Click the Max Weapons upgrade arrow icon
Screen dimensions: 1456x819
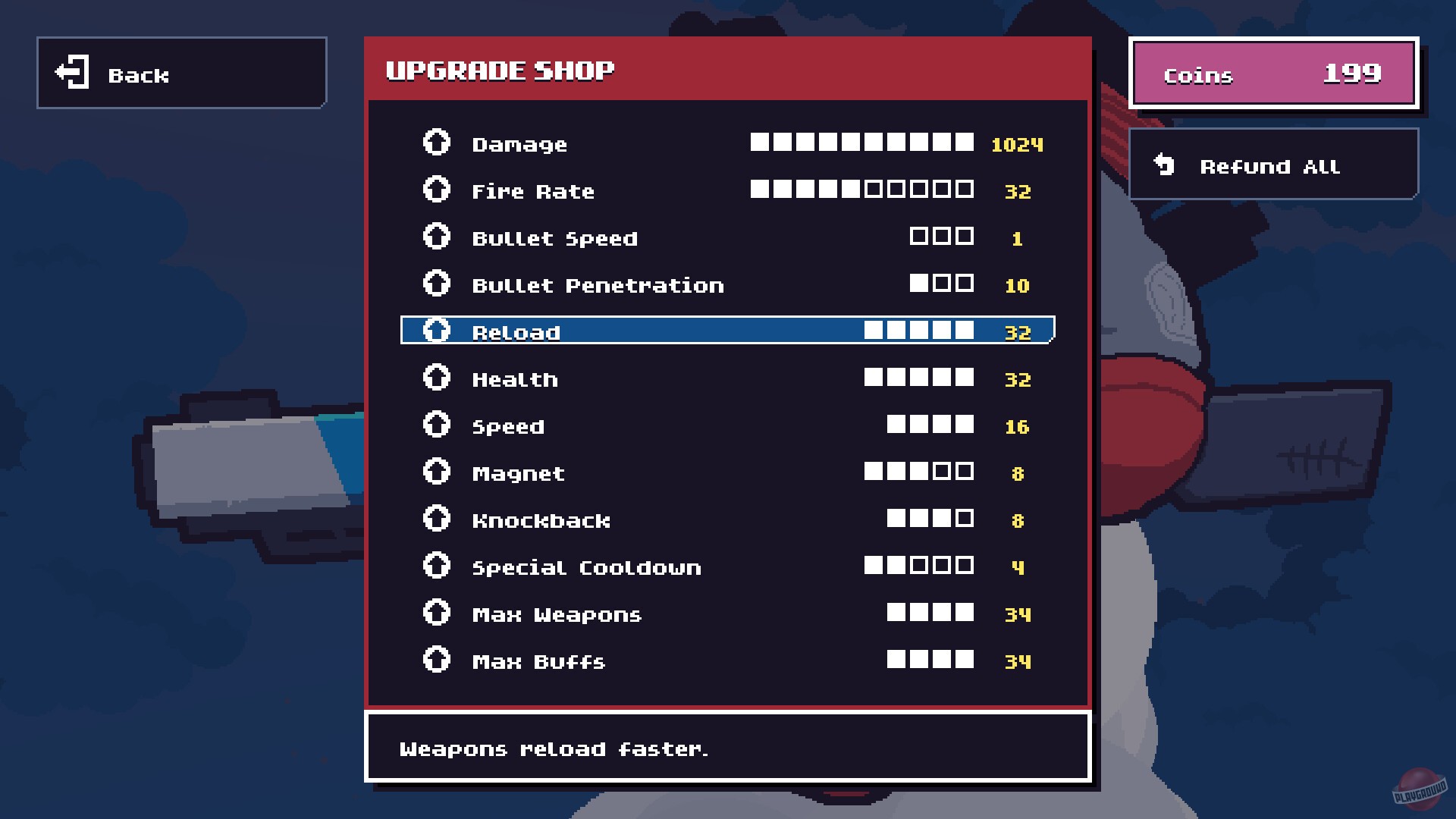pyautogui.click(x=436, y=613)
